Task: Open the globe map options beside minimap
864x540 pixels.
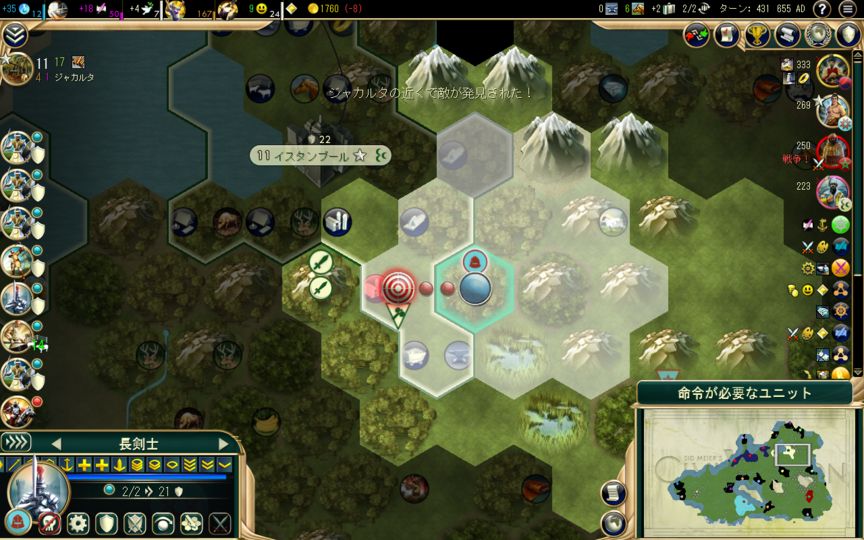Action: point(613,521)
